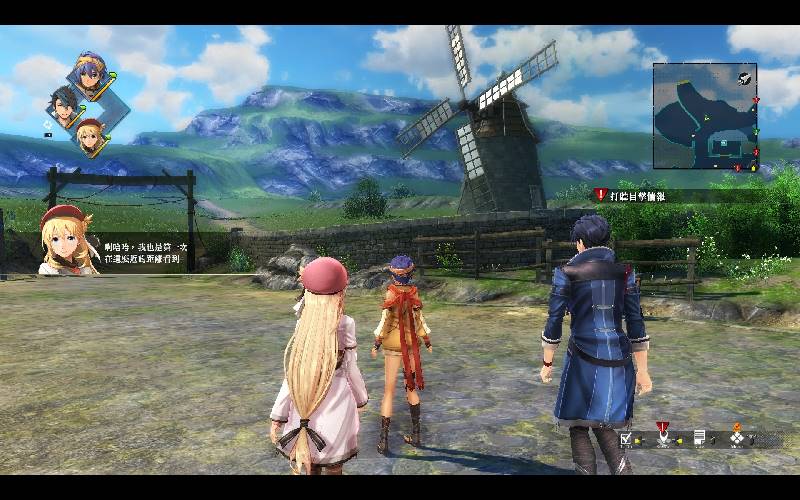Open the minimap
This screenshot has height=500, width=800.
[706, 116]
